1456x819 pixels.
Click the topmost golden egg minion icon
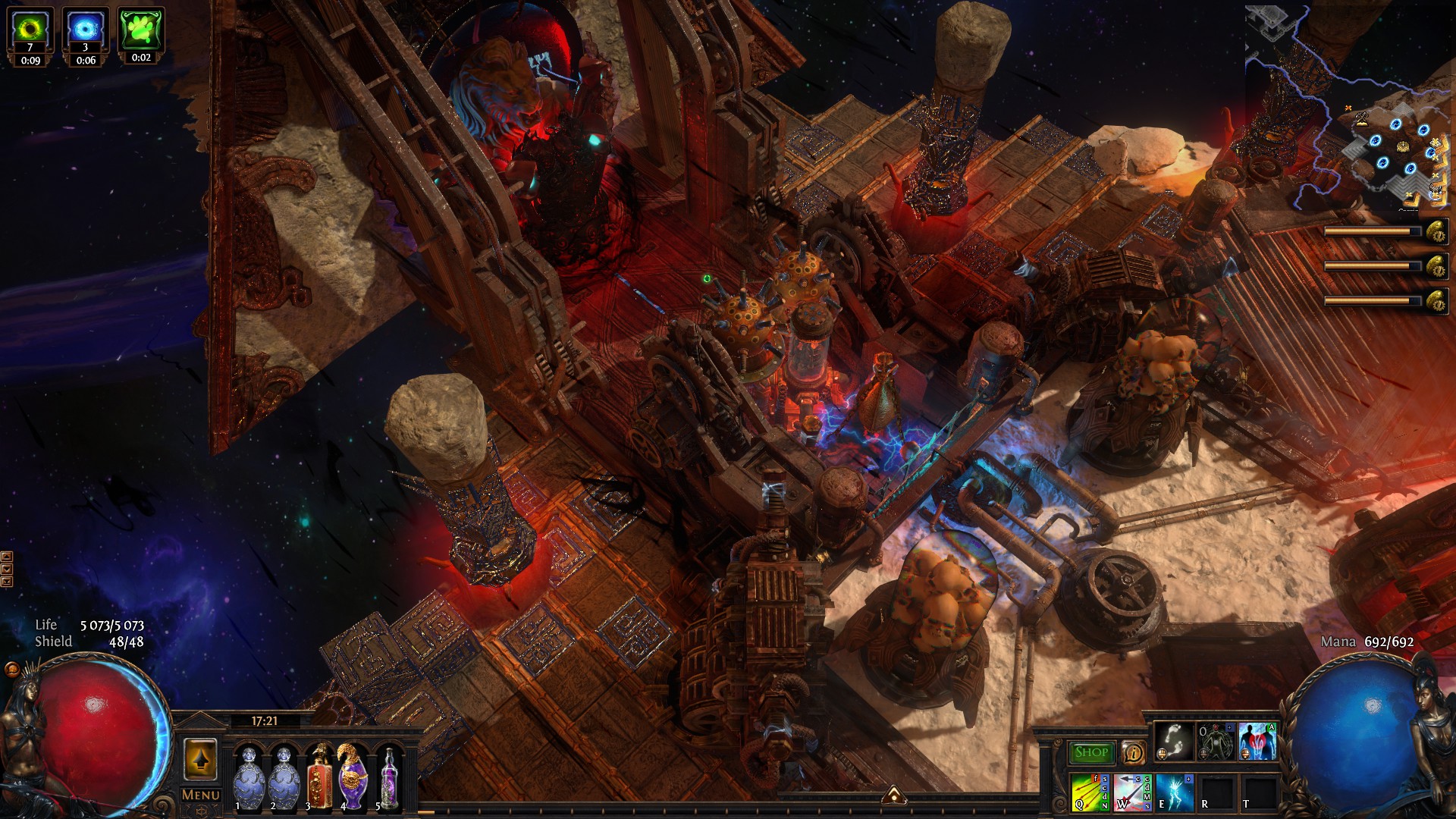point(1436,232)
